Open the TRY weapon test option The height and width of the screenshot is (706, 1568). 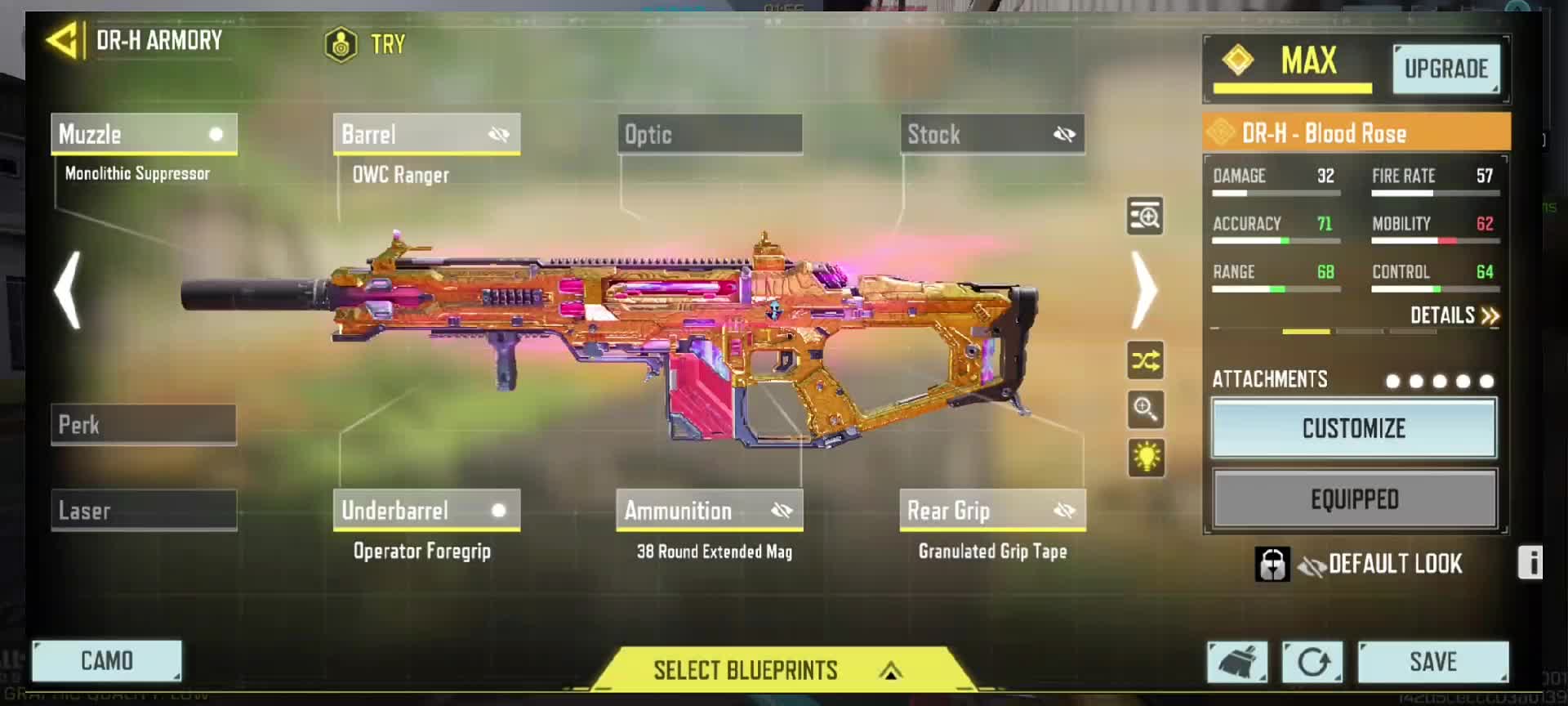365,44
